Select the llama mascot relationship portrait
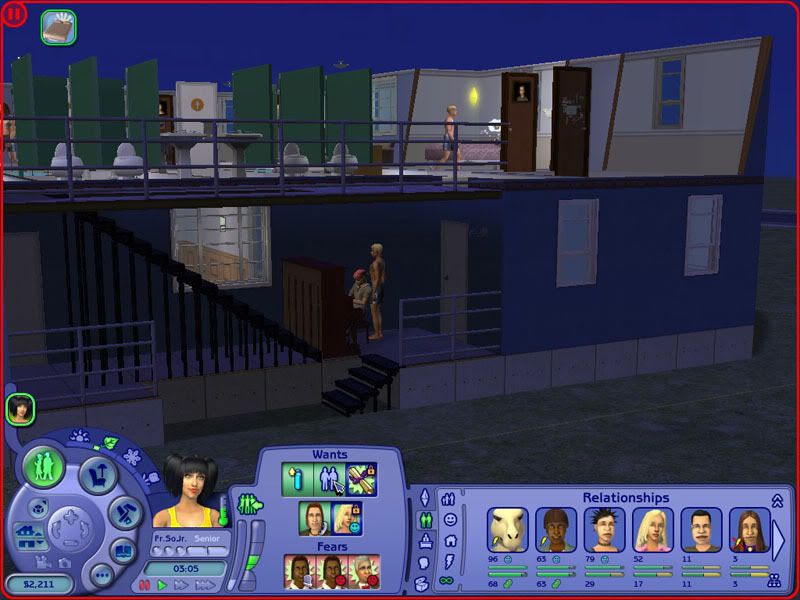This screenshot has height=600, width=800. tap(507, 530)
